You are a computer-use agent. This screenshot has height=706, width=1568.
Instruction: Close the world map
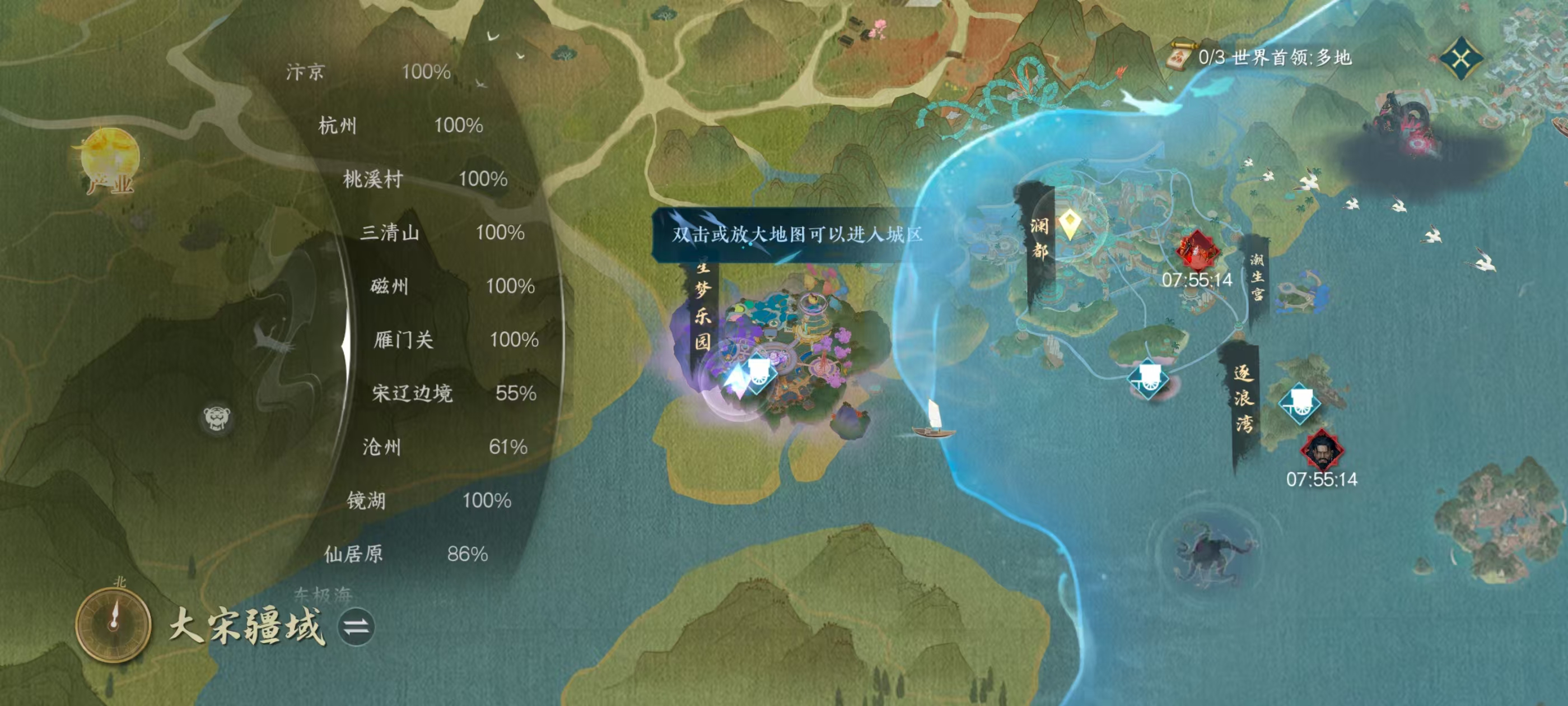pyautogui.click(x=1461, y=58)
